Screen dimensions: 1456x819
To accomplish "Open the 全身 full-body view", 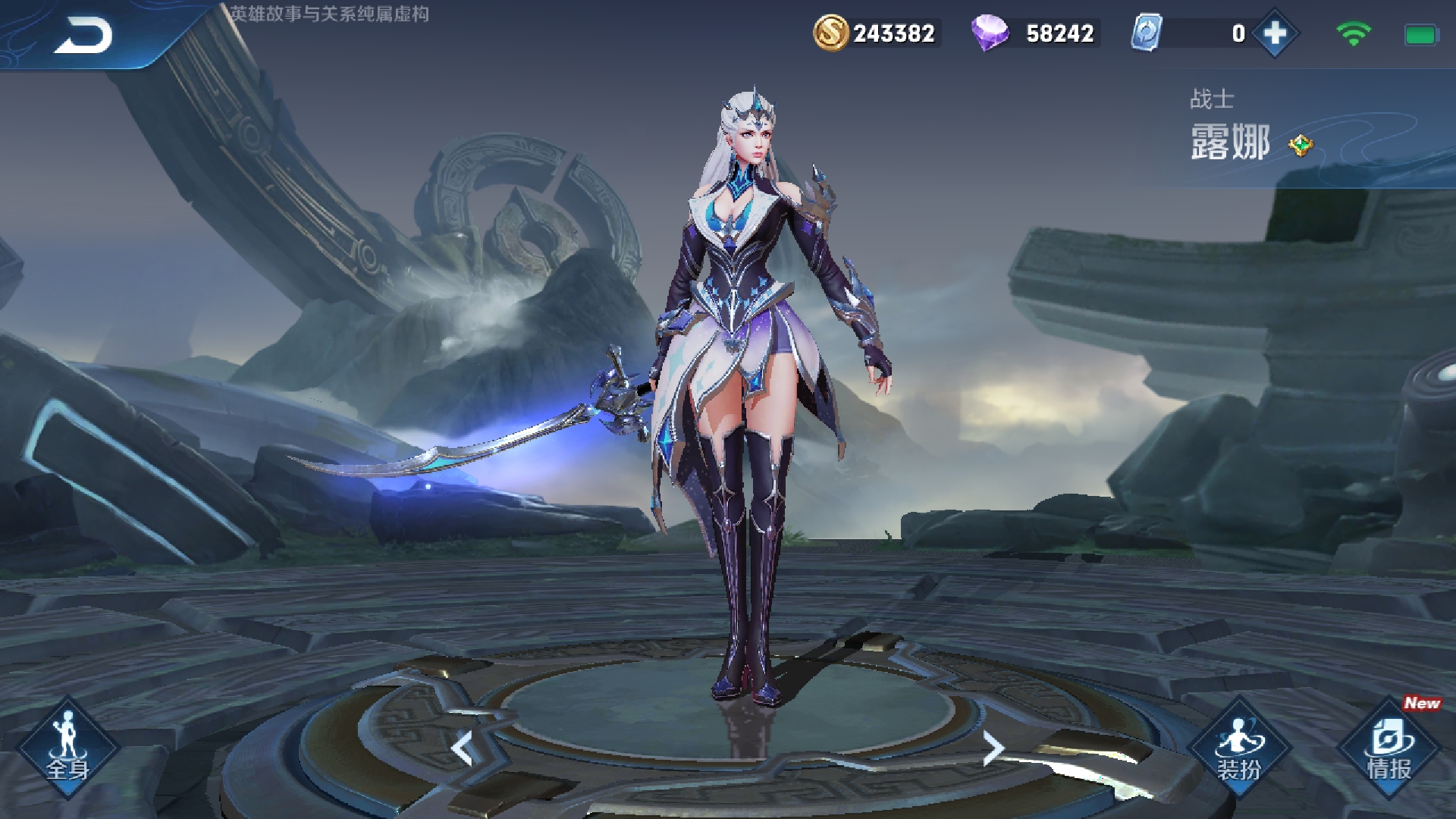I will 68,748.
